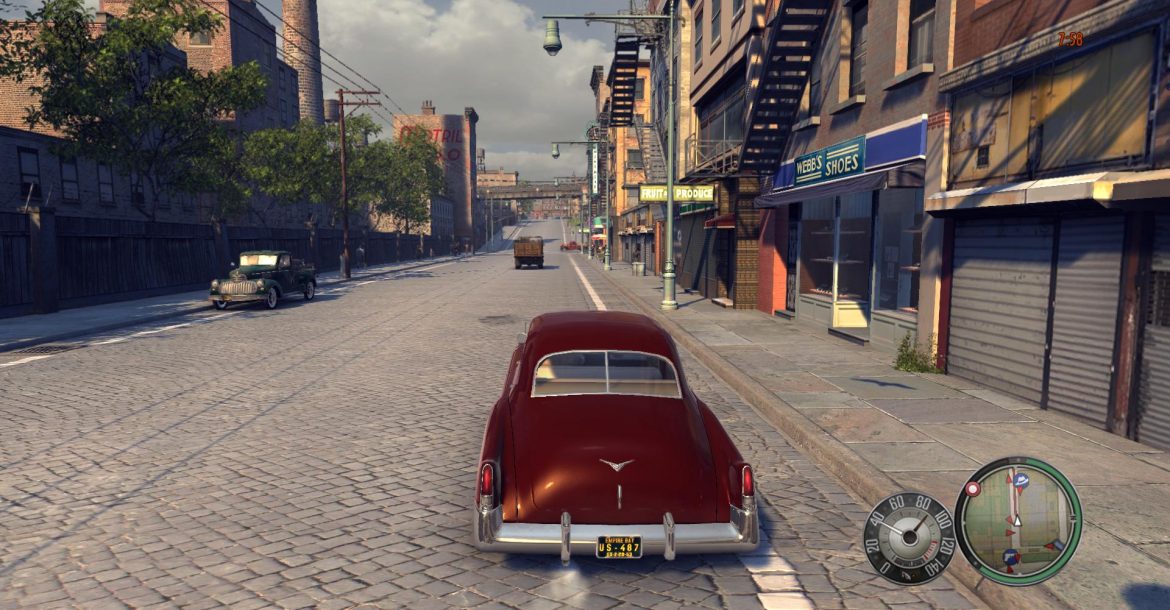Click the red circle objective marker on minimap edge
This screenshot has height=610, width=1170.
click(972, 489)
